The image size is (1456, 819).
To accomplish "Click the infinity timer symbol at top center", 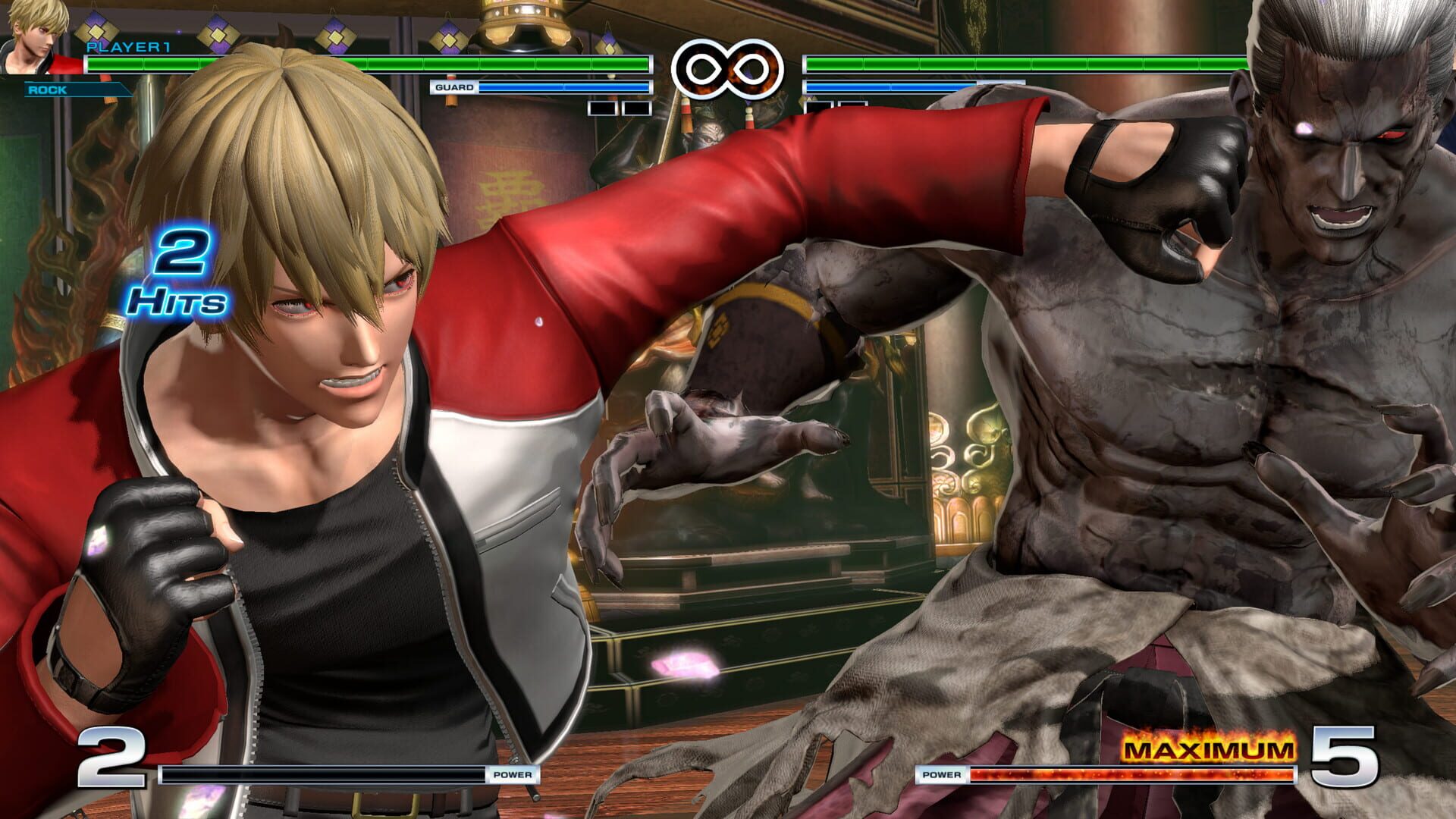I will pos(730,70).
